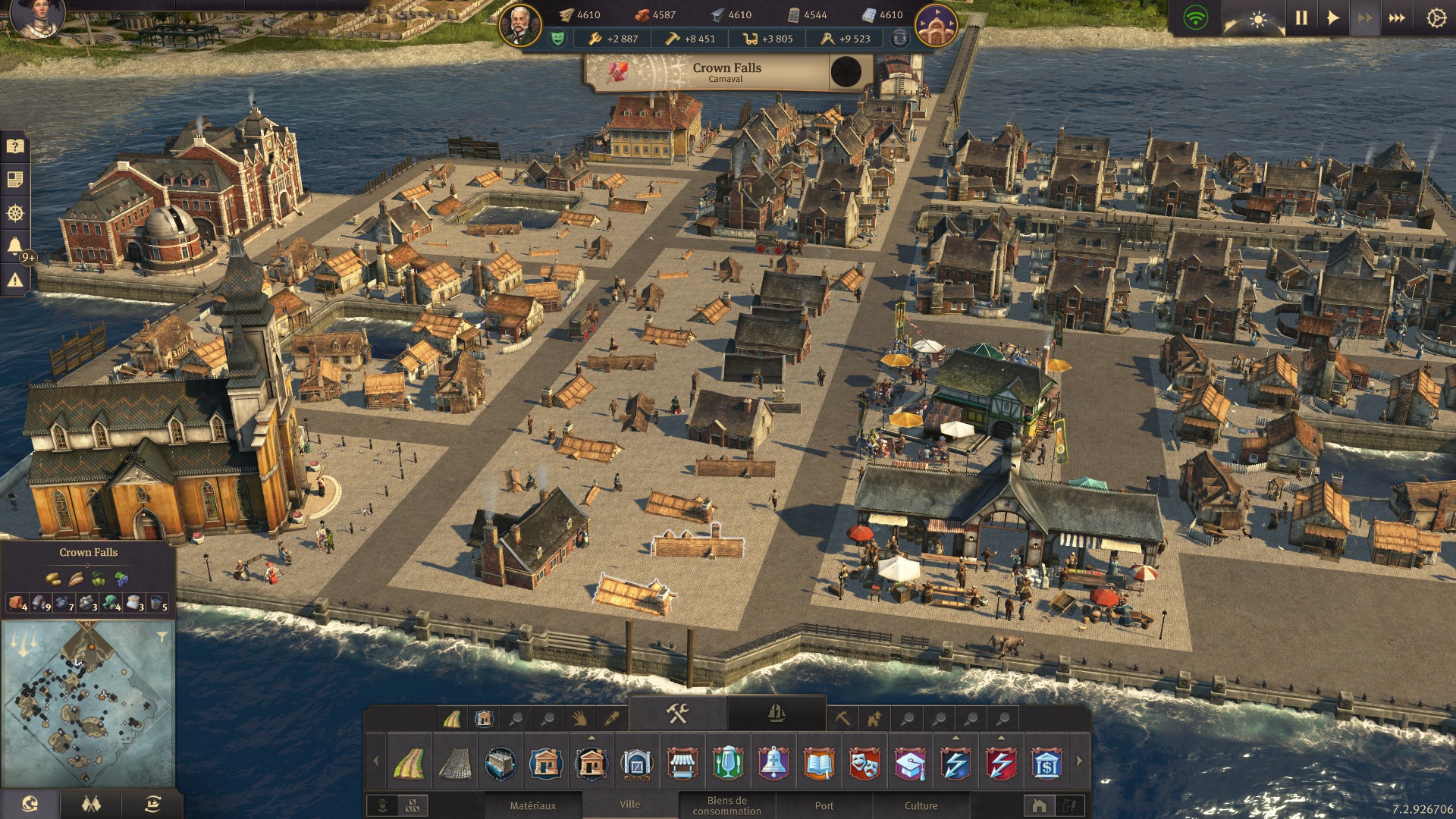Set game to fastest triple-arrow speed

point(1397,18)
